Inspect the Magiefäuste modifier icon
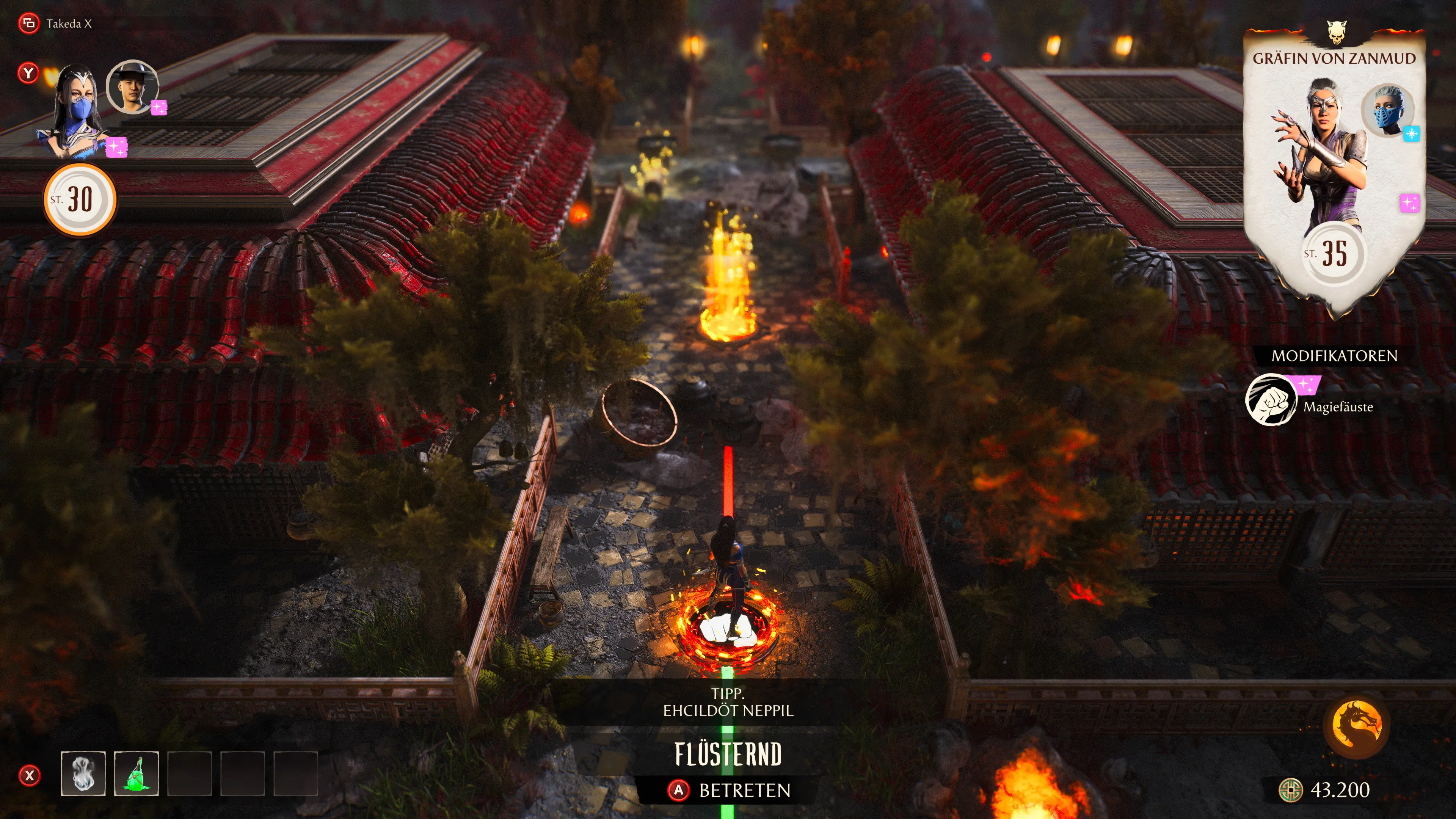 (1271, 400)
